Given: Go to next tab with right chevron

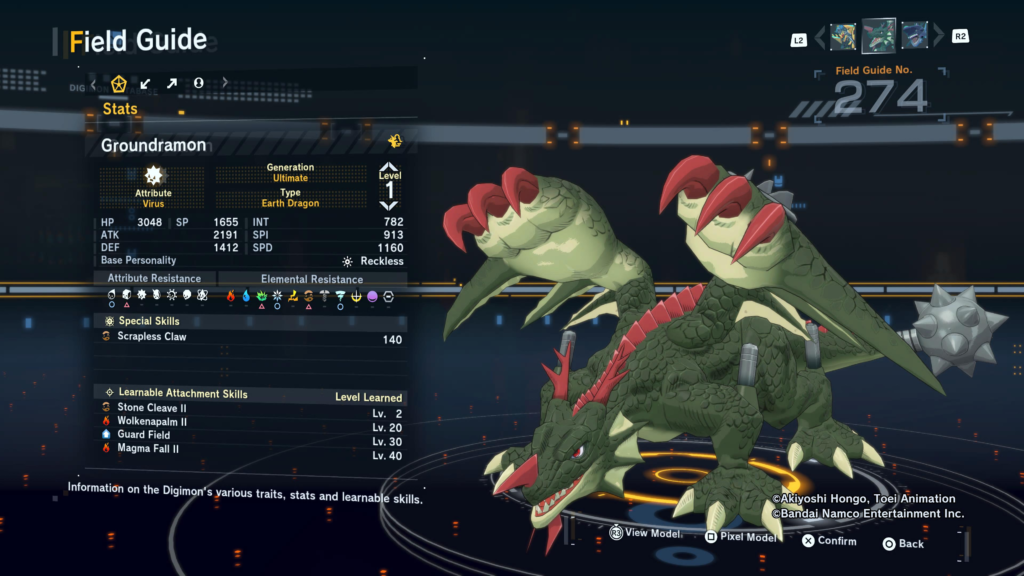Looking at the screenshot, I should coord(225,83).
